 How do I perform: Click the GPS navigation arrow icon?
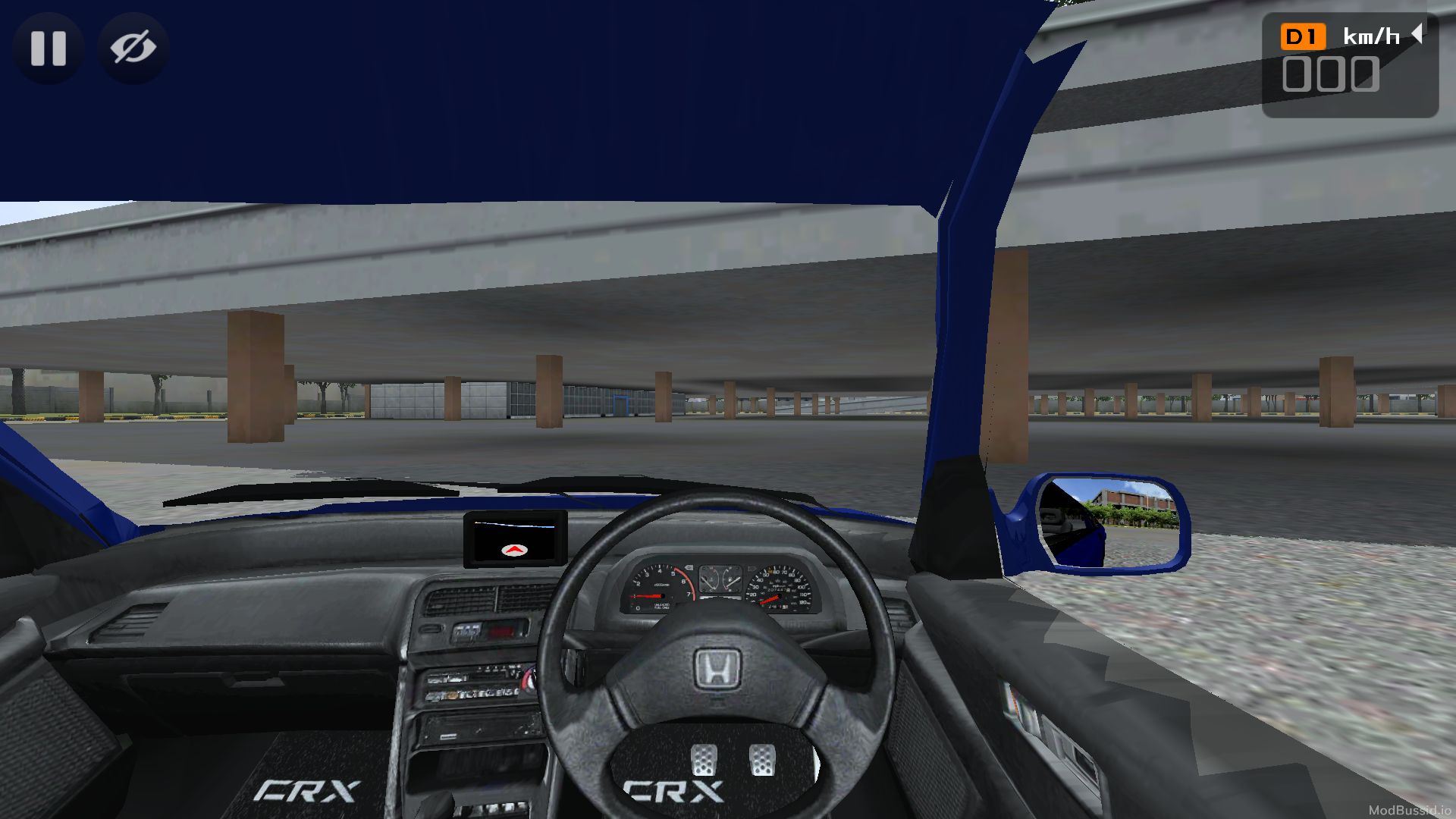click(x=514, y=551)
